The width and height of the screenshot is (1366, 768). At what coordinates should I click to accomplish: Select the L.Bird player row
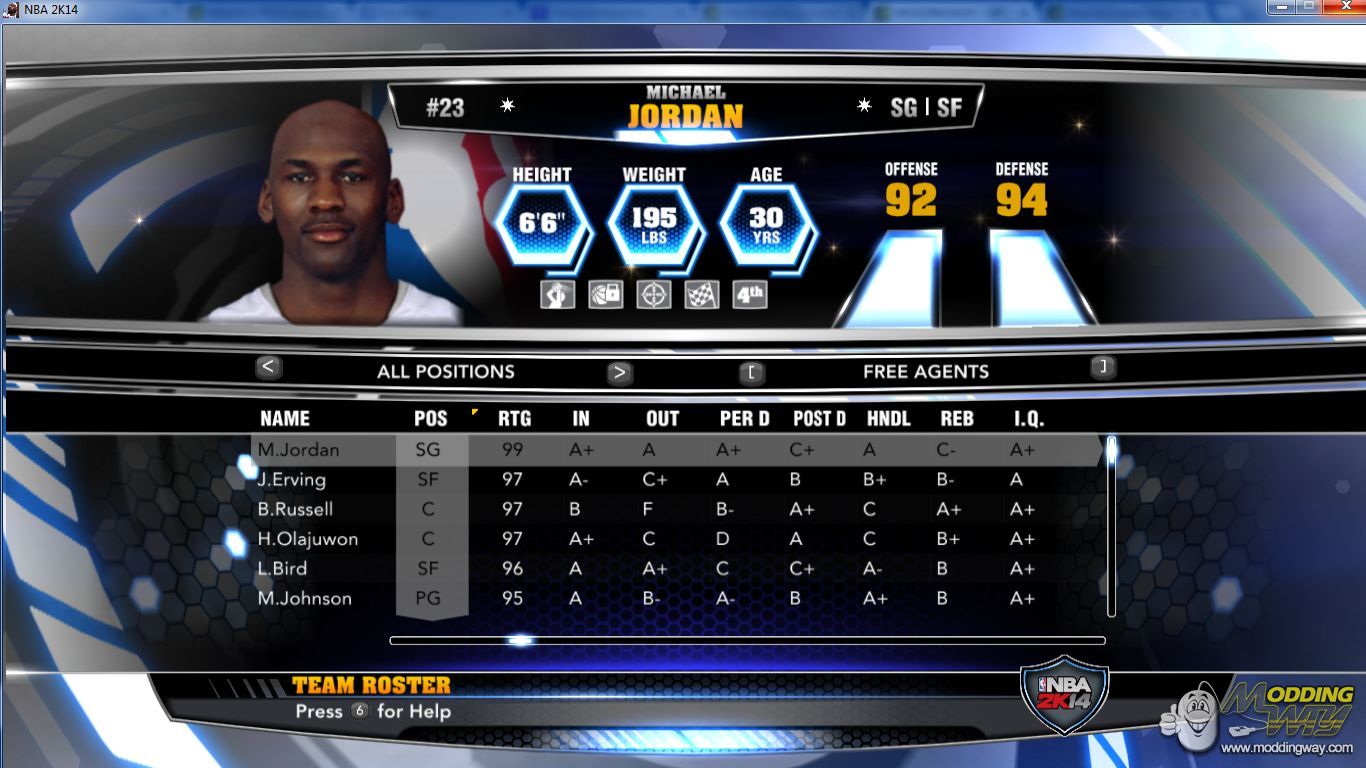click(282, 568)
